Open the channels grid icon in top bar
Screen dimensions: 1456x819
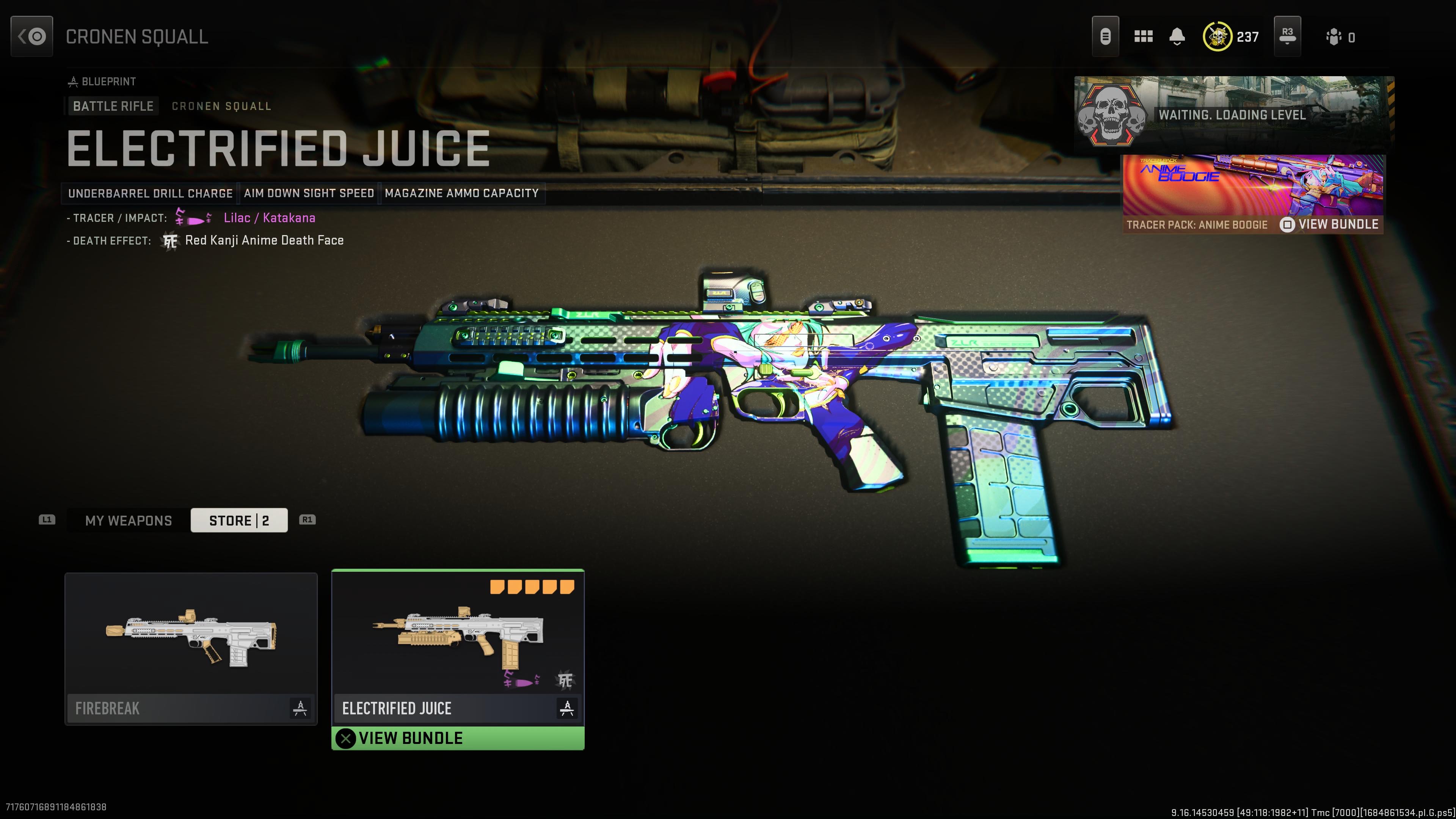click(1144, 36)
